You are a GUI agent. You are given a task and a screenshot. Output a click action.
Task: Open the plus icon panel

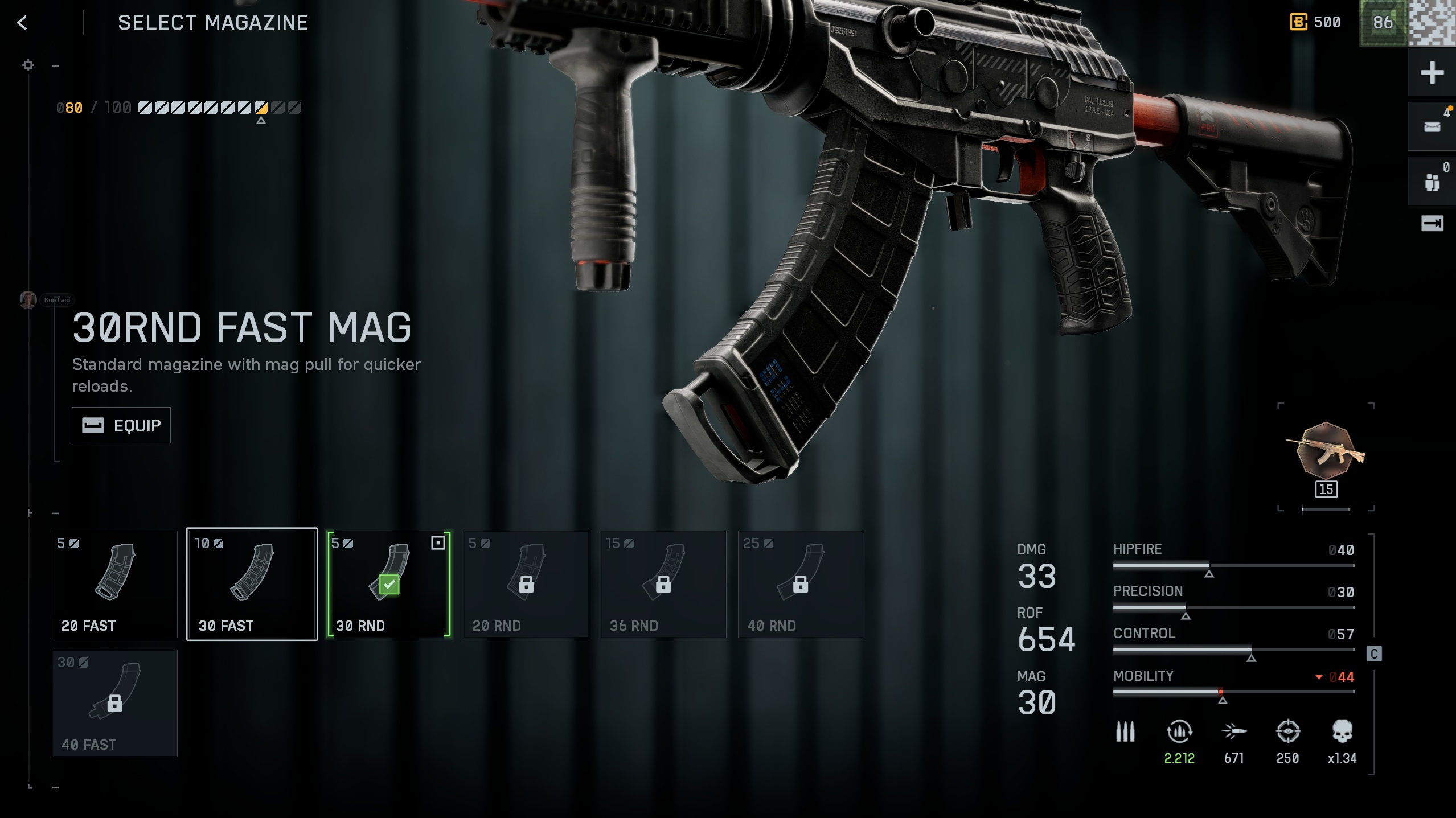click(x=1432, y=73)
